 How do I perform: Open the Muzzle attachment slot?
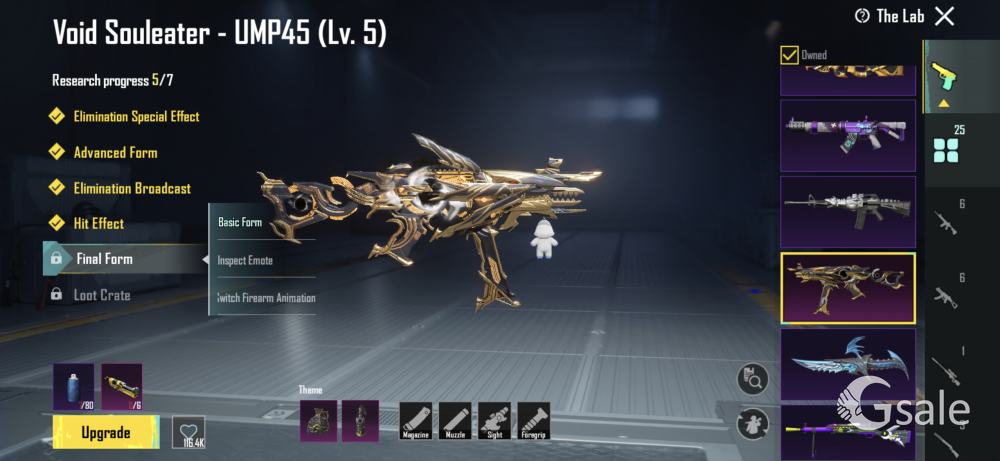455,420
